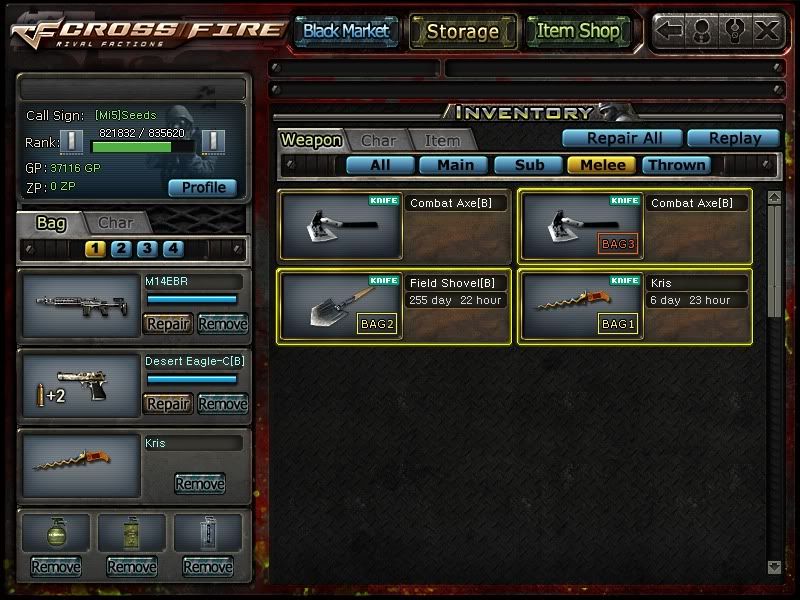Viewport: 800px width, 600px height.
Task: Select bag number 3
Action: (147, 249)
